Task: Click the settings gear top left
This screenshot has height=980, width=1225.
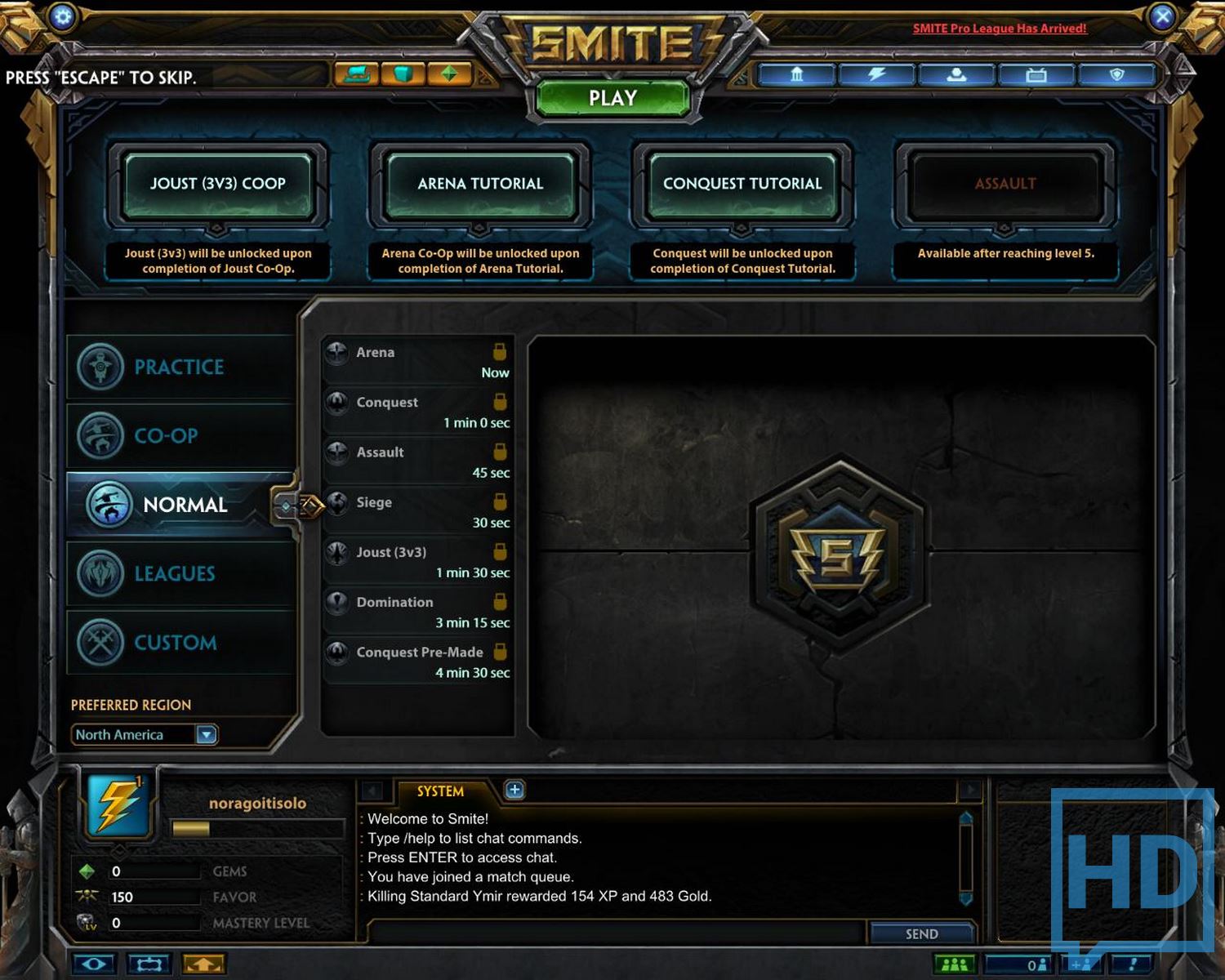Action: [62, 16]
